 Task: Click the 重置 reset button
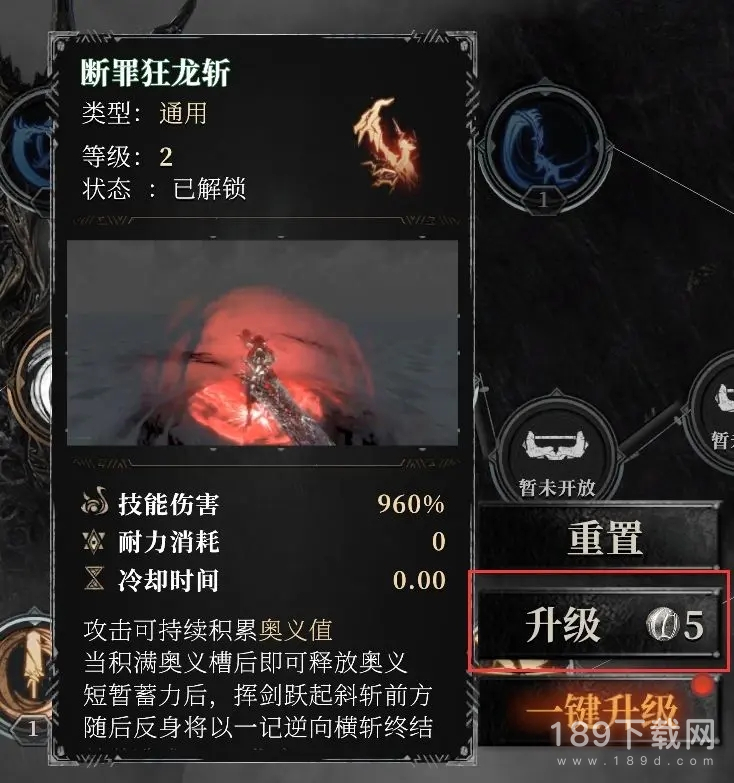(603, 542)
